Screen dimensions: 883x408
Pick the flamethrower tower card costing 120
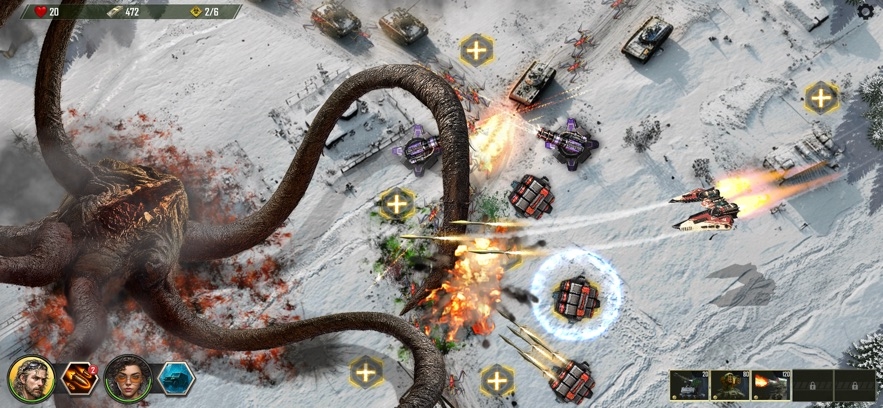tap(771, 385)
